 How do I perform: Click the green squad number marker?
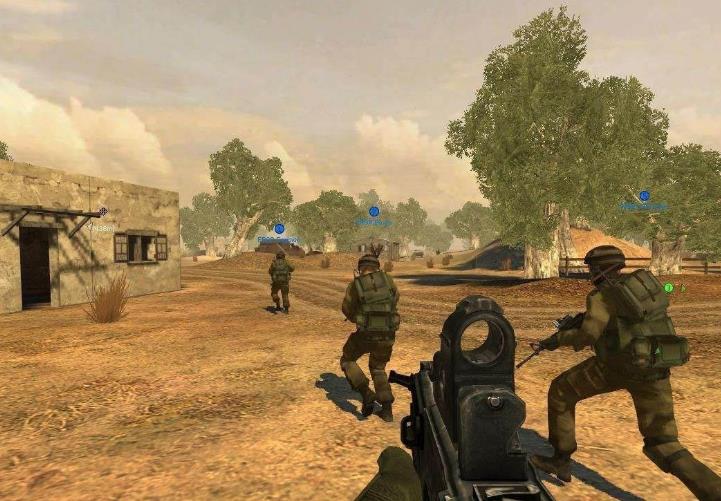[x=668, y=288]
